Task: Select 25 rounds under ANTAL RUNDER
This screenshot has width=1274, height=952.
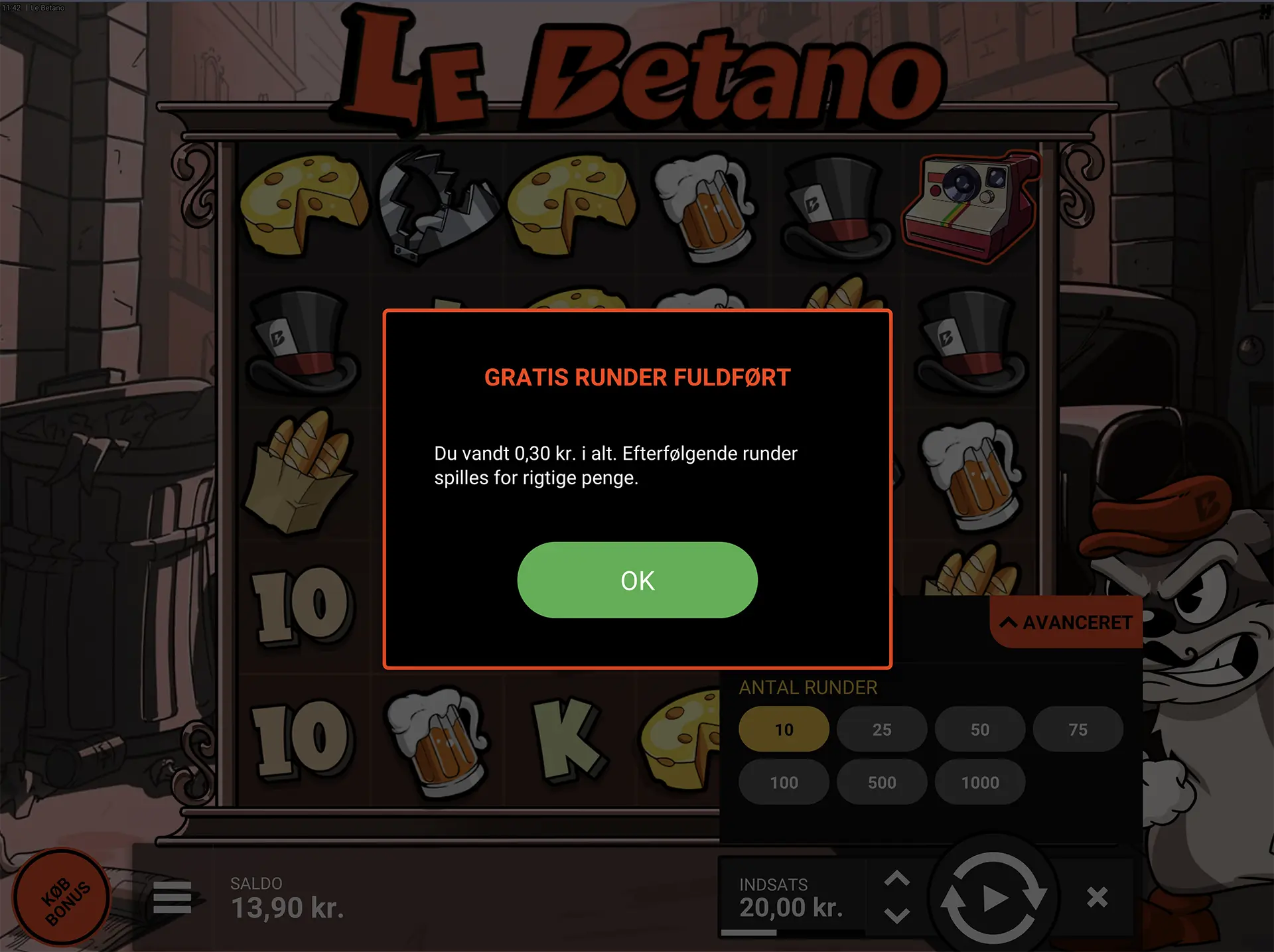Action: (x=881, y=728)
